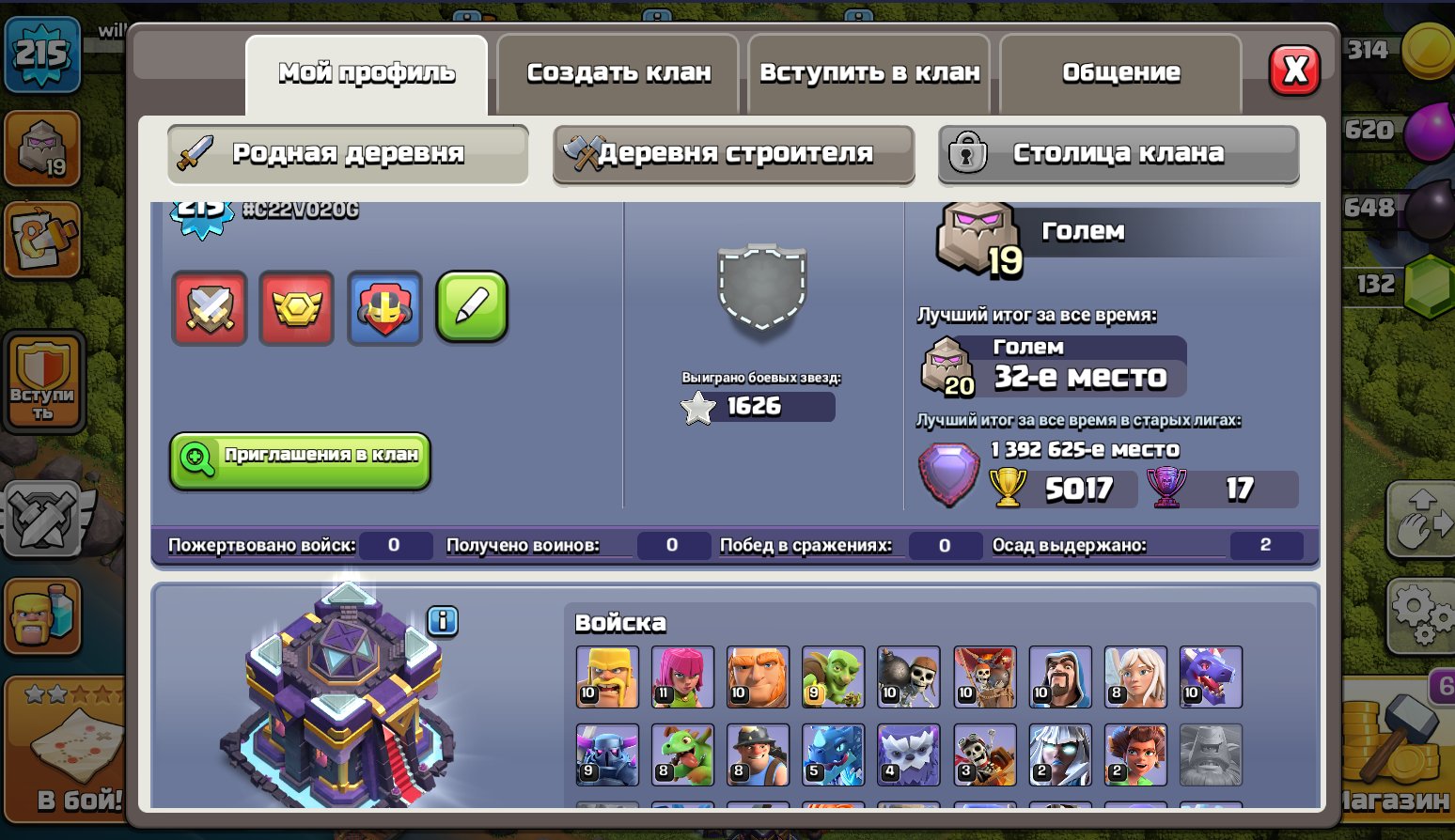Open the Общение tab

pyautogui.click(x=1120, y=72)
